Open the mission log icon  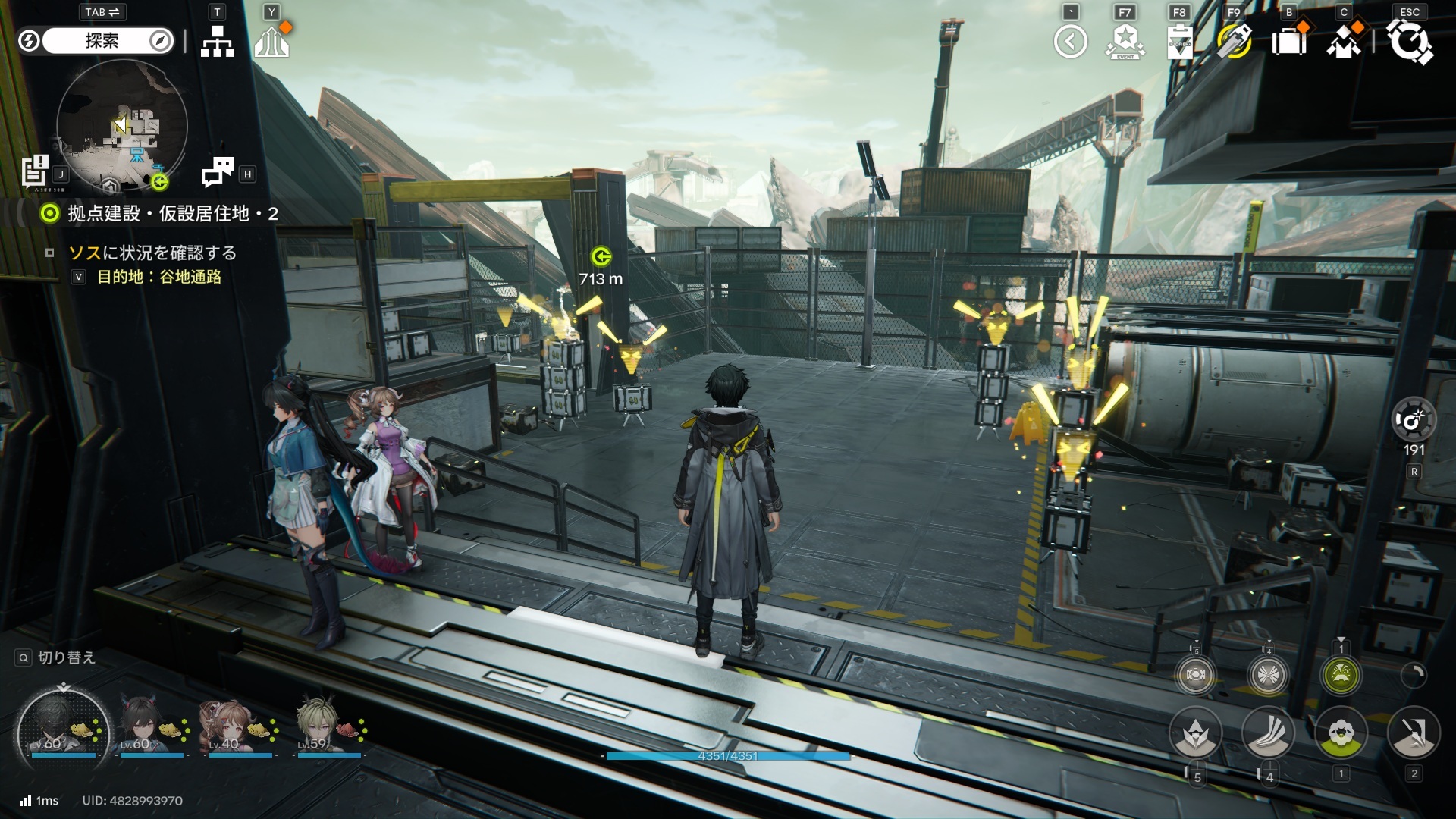click(35, 171)
